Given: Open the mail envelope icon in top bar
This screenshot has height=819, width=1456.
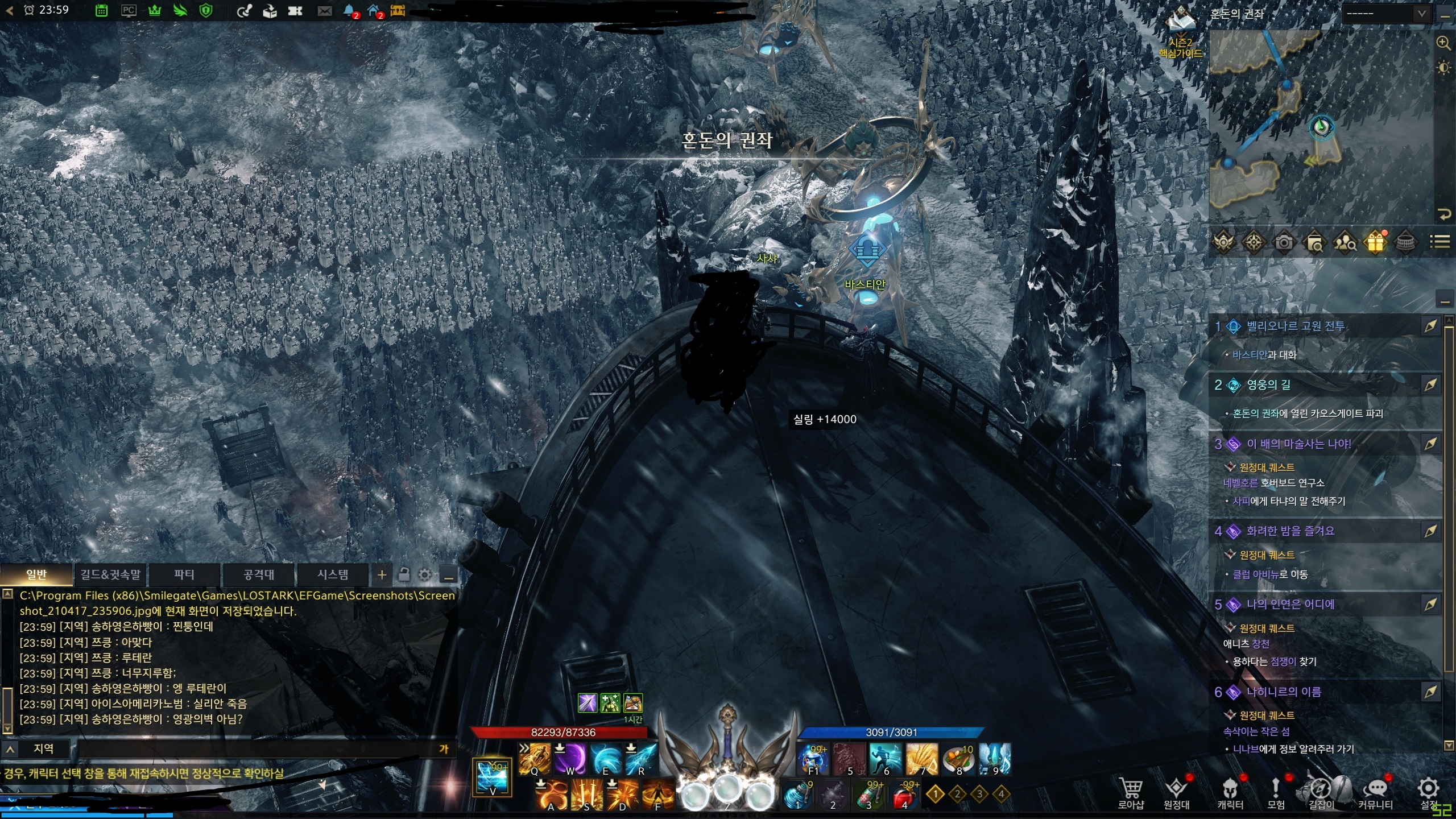Looking at the screenshot, I should [324, 11].
